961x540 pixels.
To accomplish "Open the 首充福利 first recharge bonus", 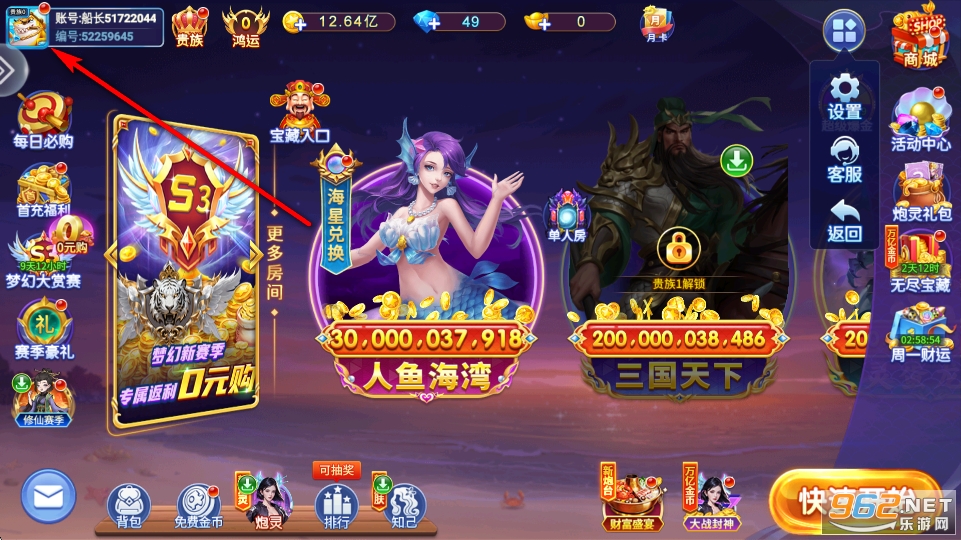I will (43, 192).
